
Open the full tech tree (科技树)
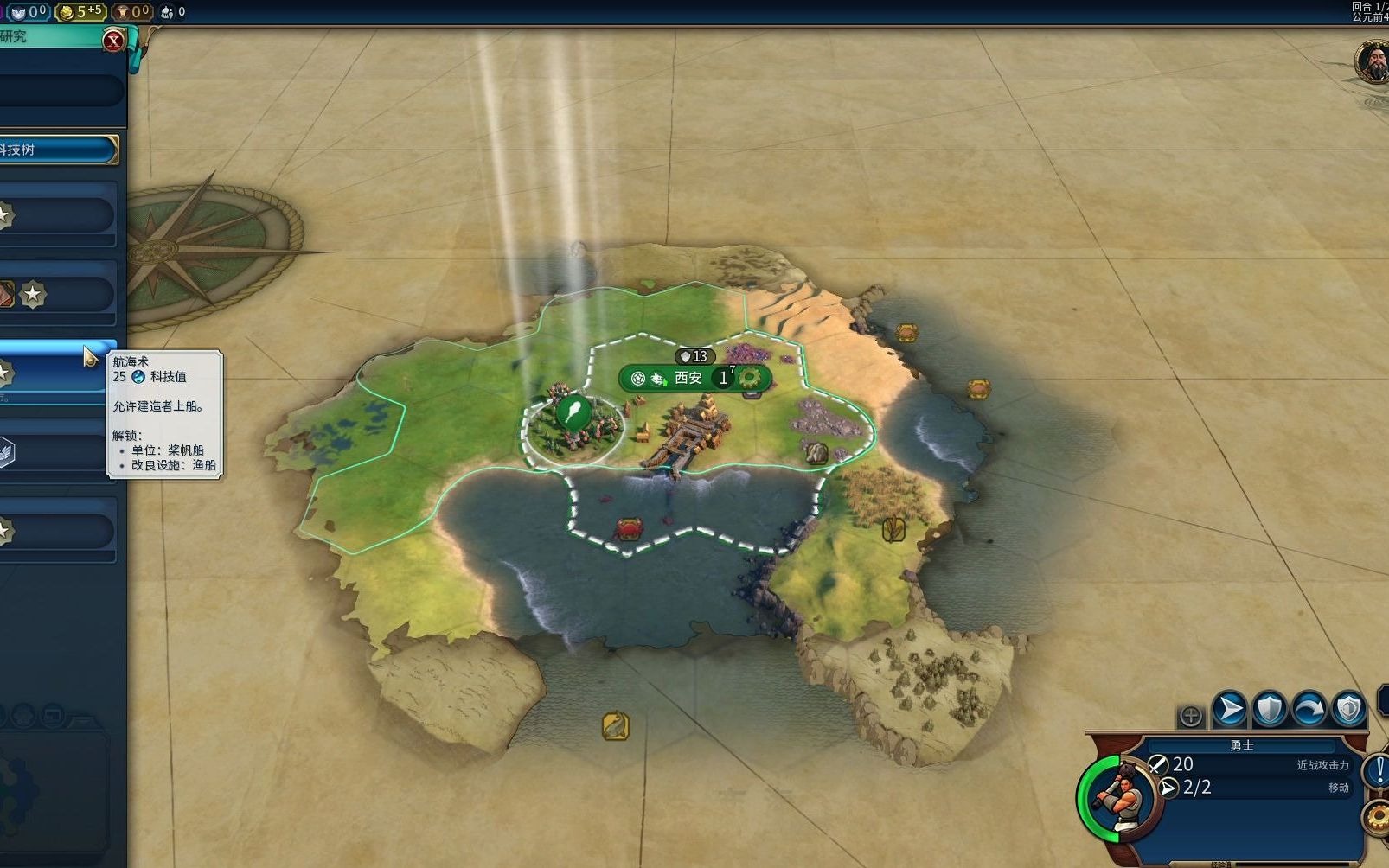[x=57, y=150]
